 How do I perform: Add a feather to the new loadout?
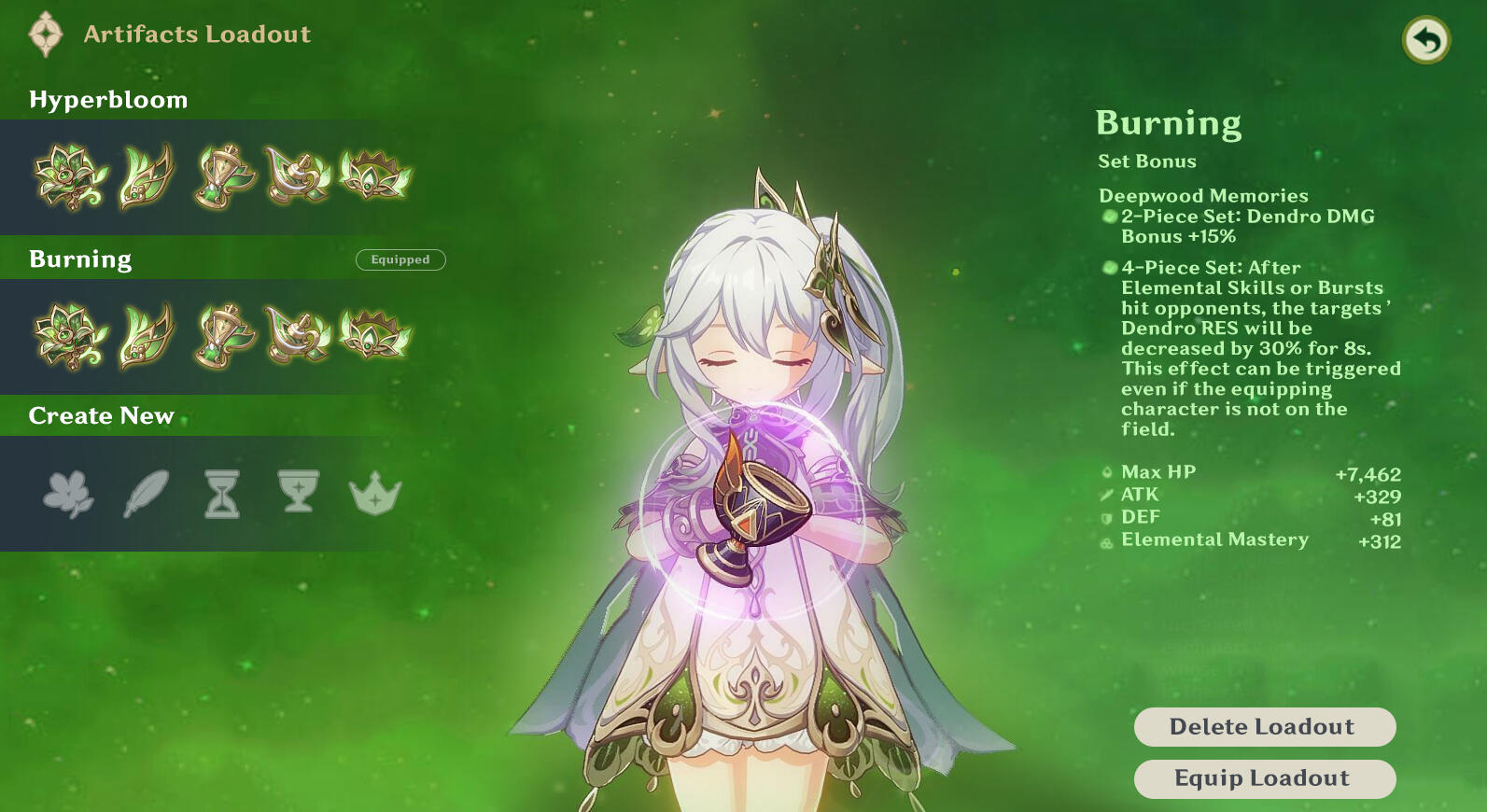pos(147,493)
